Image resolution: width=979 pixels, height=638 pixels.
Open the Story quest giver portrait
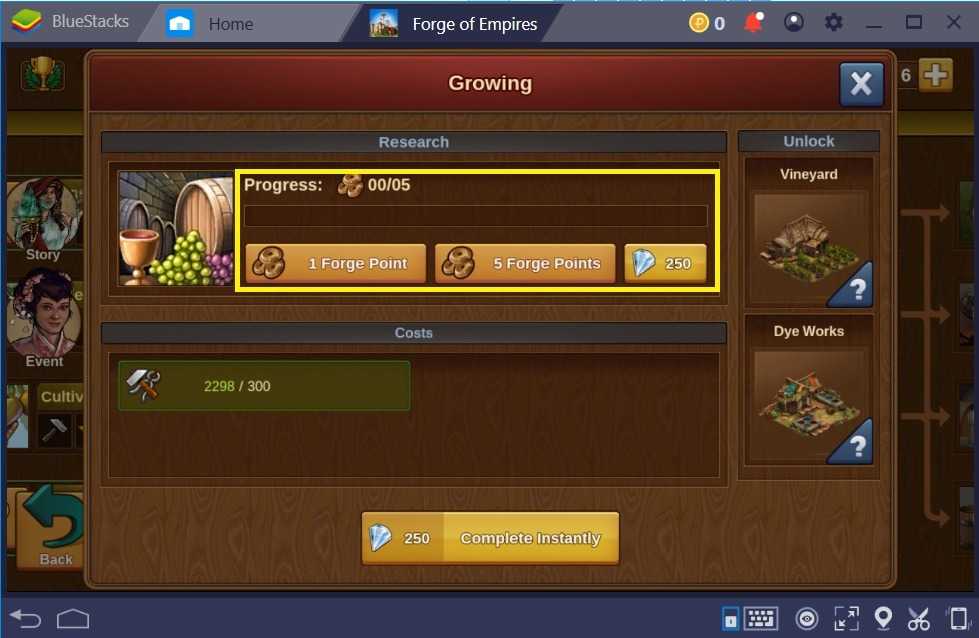coord(42,214)
